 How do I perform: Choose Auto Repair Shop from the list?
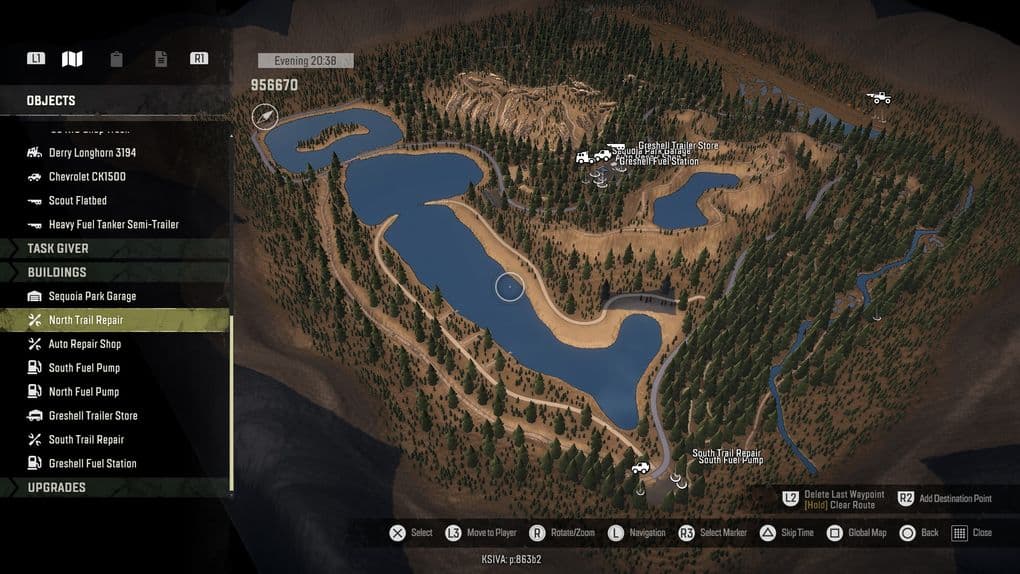(84, 344)
